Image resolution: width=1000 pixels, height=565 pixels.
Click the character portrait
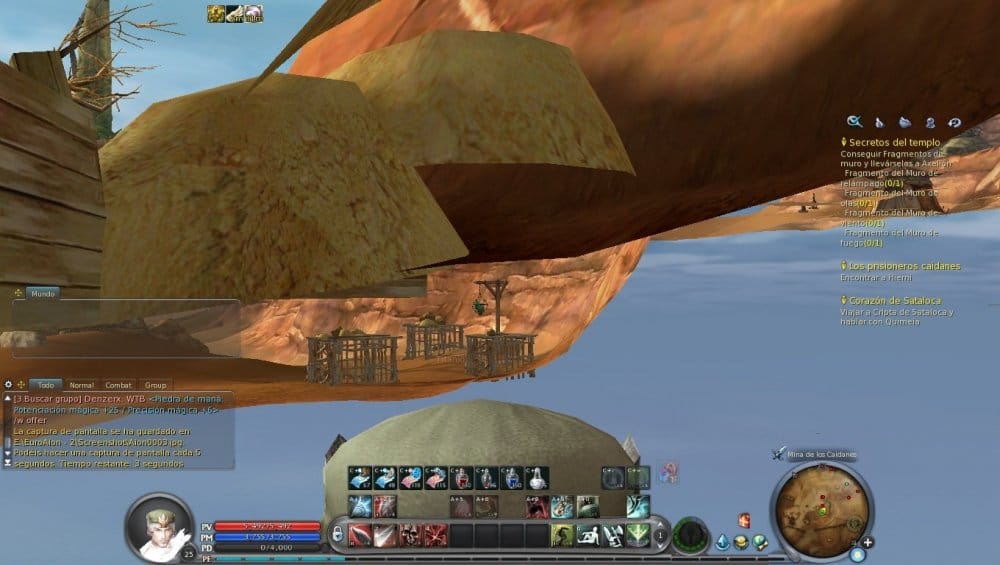[x=158, y=526]
